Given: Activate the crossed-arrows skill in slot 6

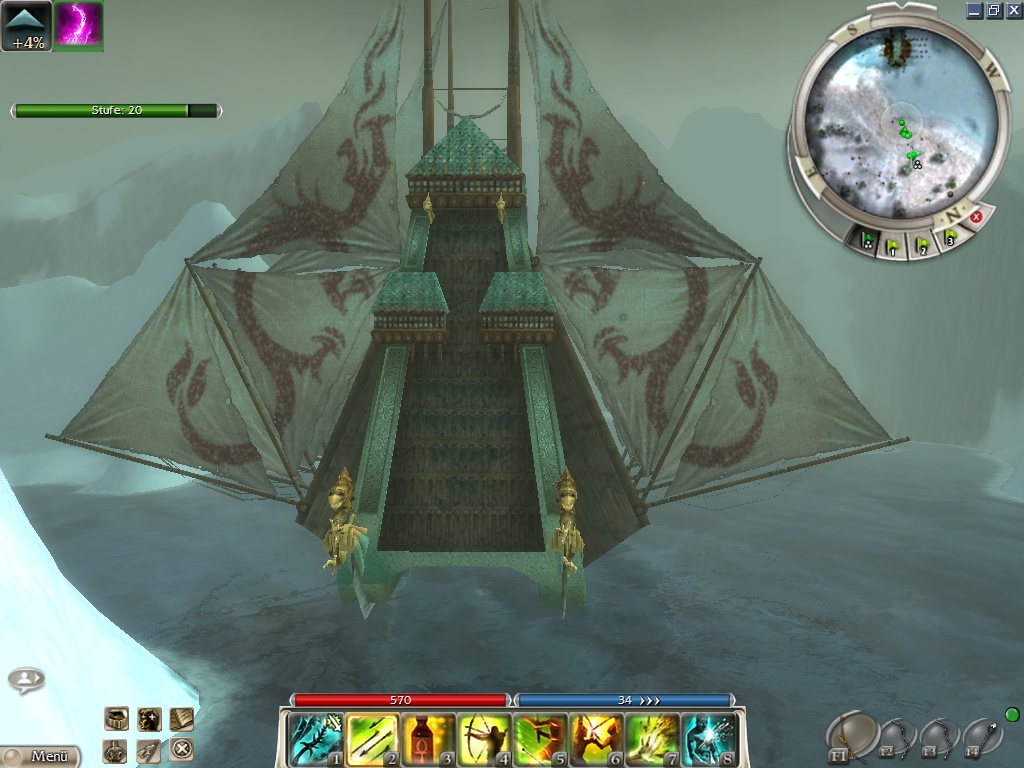Looking at the screenshot, I should point(597,740).
